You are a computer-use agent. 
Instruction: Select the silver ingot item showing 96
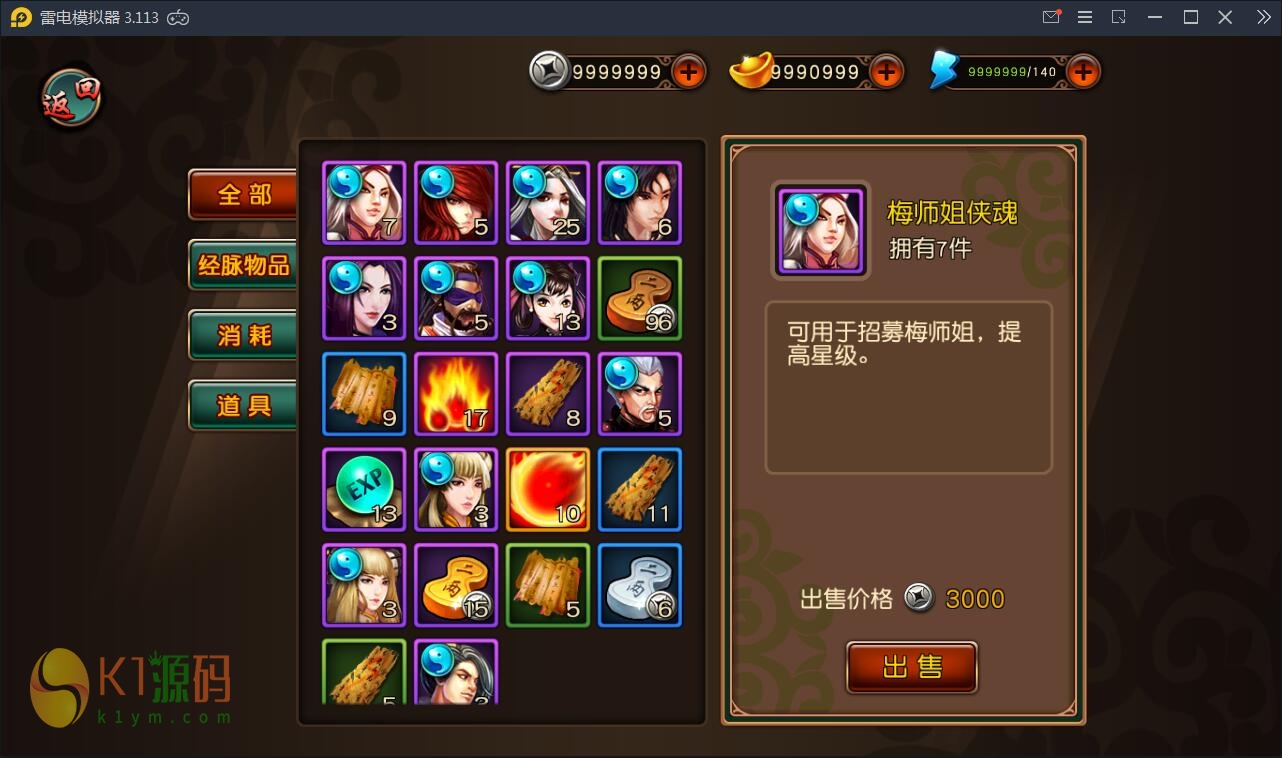tap(640, 298)
